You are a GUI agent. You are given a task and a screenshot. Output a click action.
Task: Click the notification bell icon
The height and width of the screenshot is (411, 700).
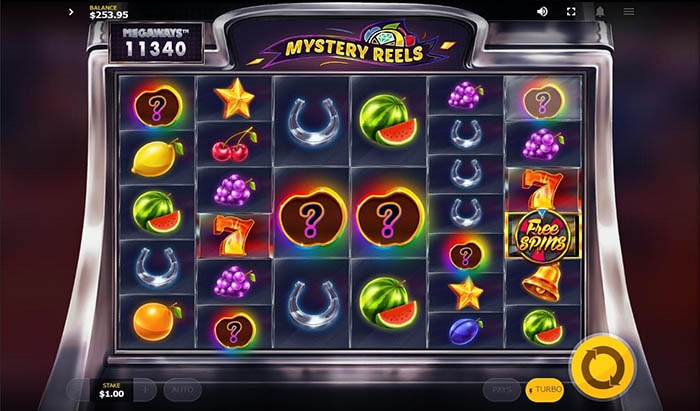[x=600, y=12]
